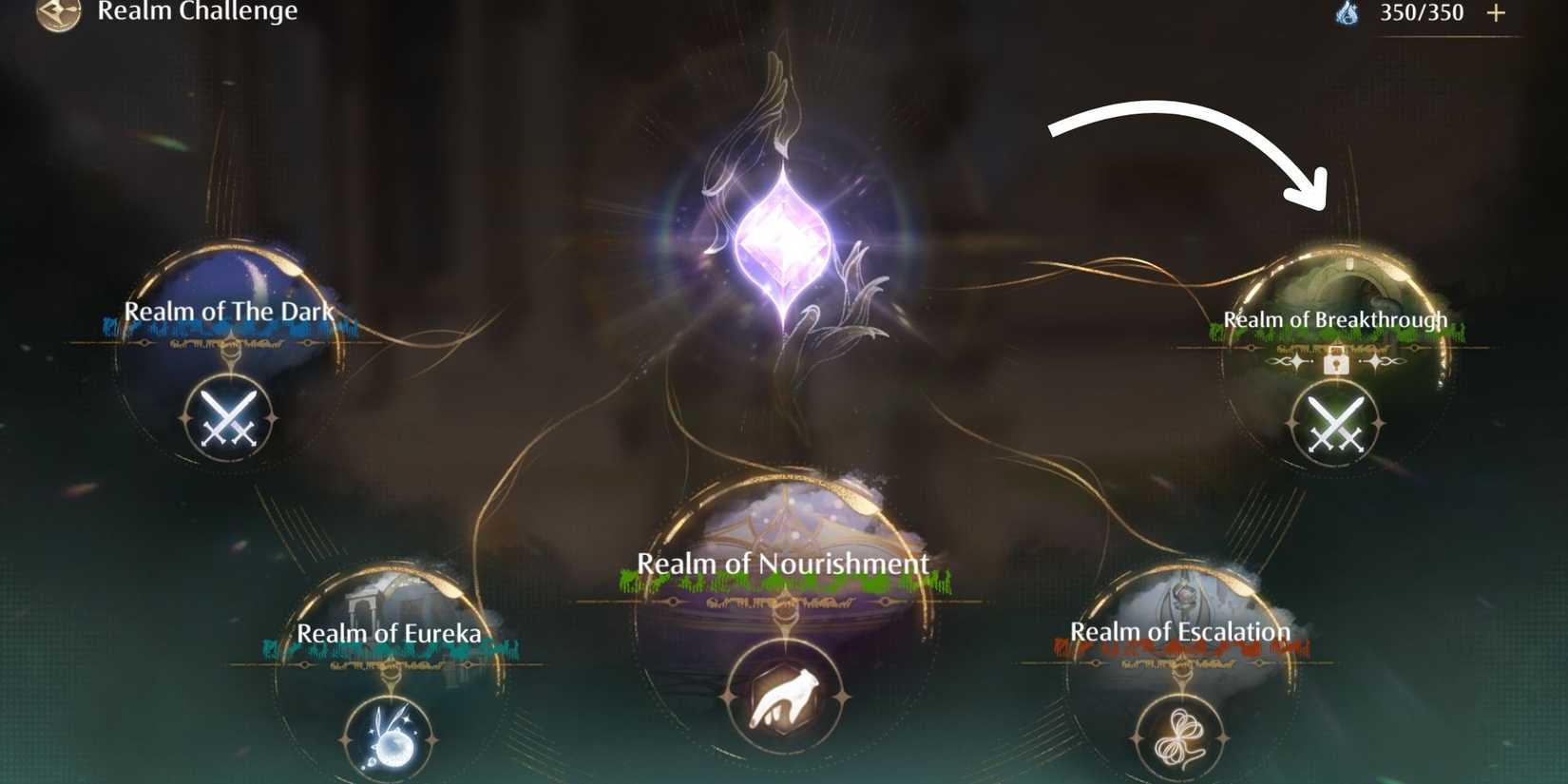Select the Realm of Breakthrough label

1335,319
